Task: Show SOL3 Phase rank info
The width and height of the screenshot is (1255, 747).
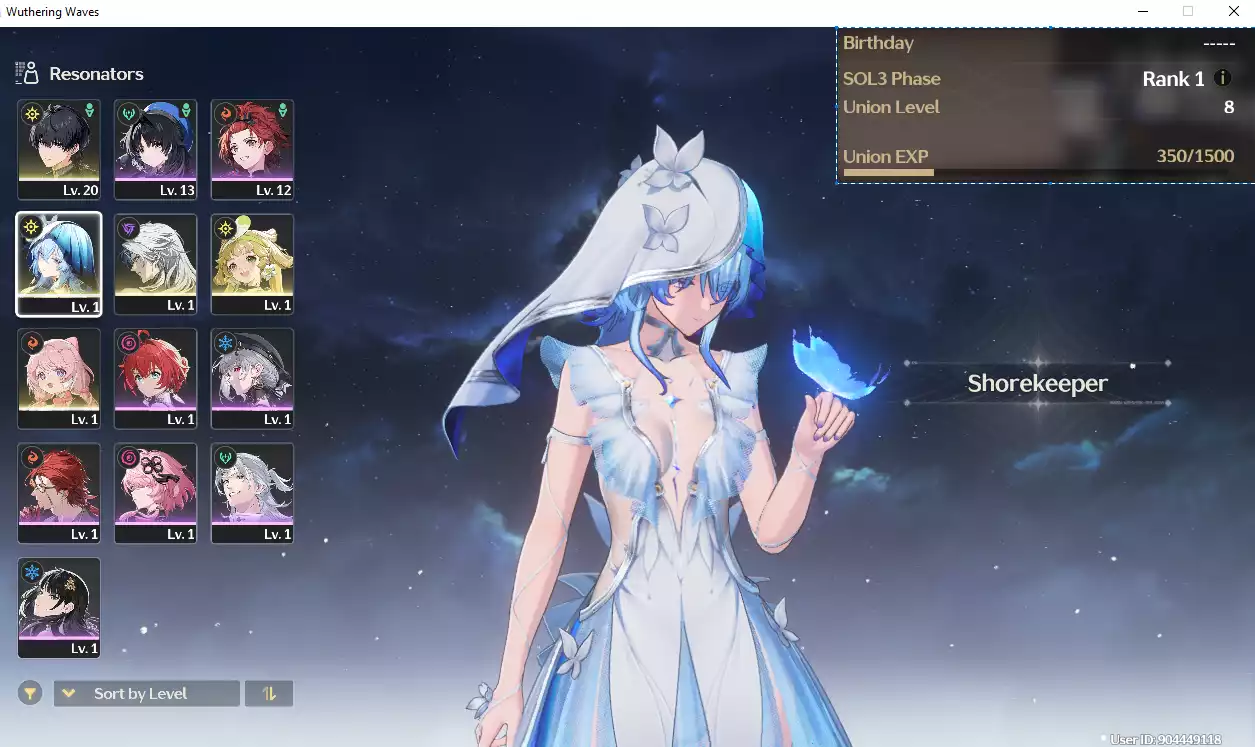Action: click(1222, 78)
